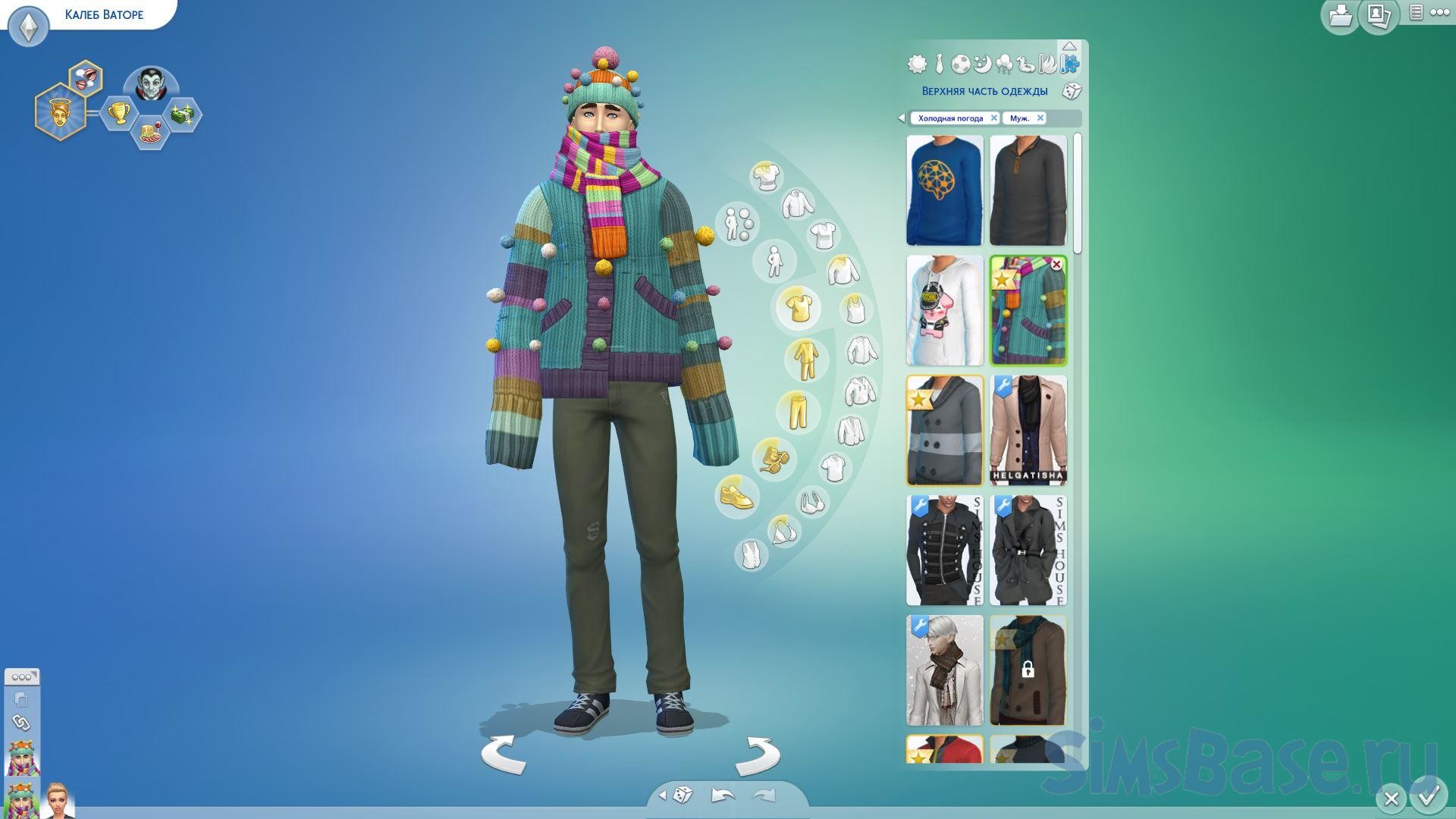Select the blue brain-print sweater thumbnail
The height and width of the screenshot is (819, 1456).
click(944, 190)
